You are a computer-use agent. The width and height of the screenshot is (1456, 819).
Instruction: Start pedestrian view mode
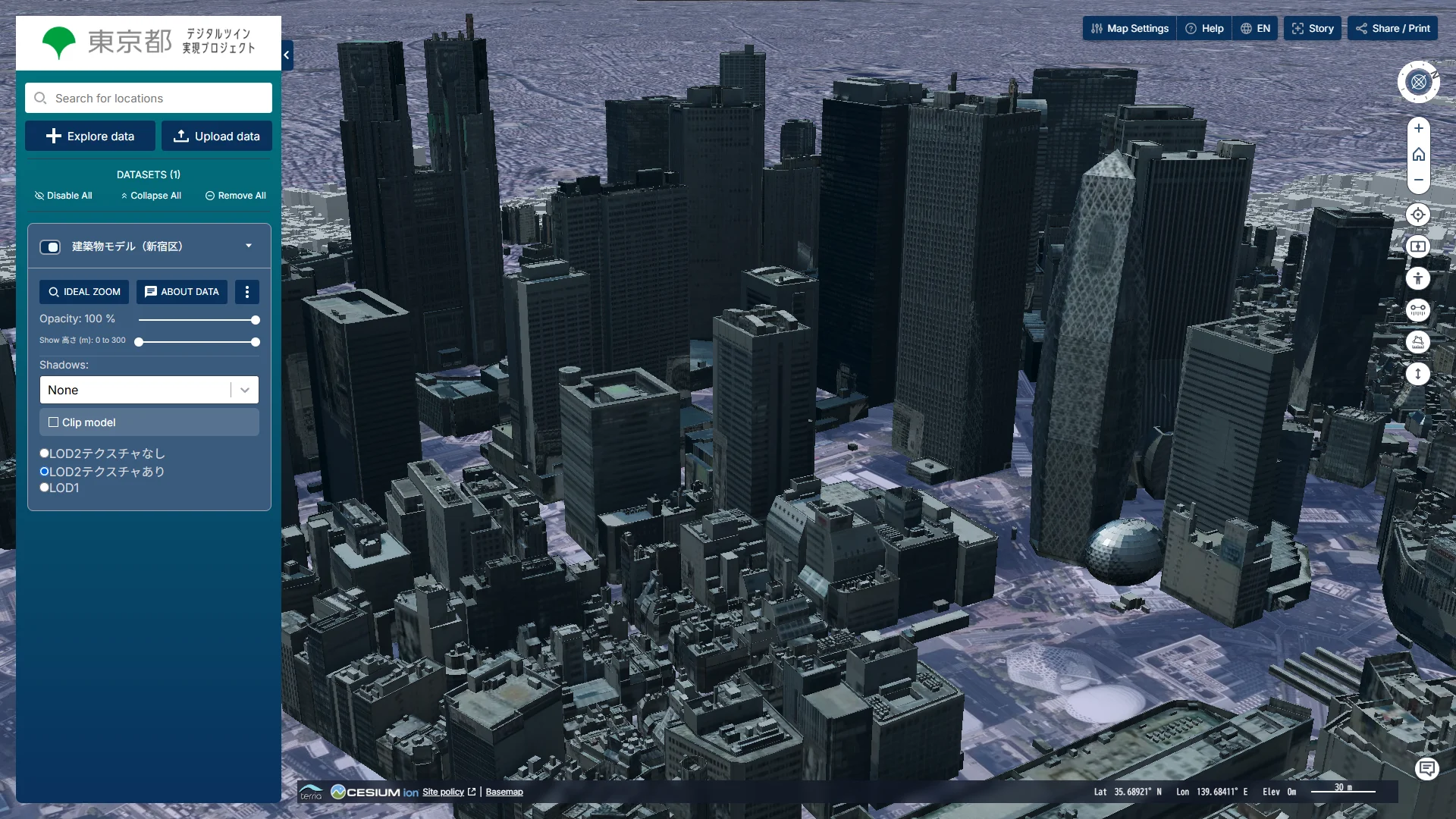1419,278
